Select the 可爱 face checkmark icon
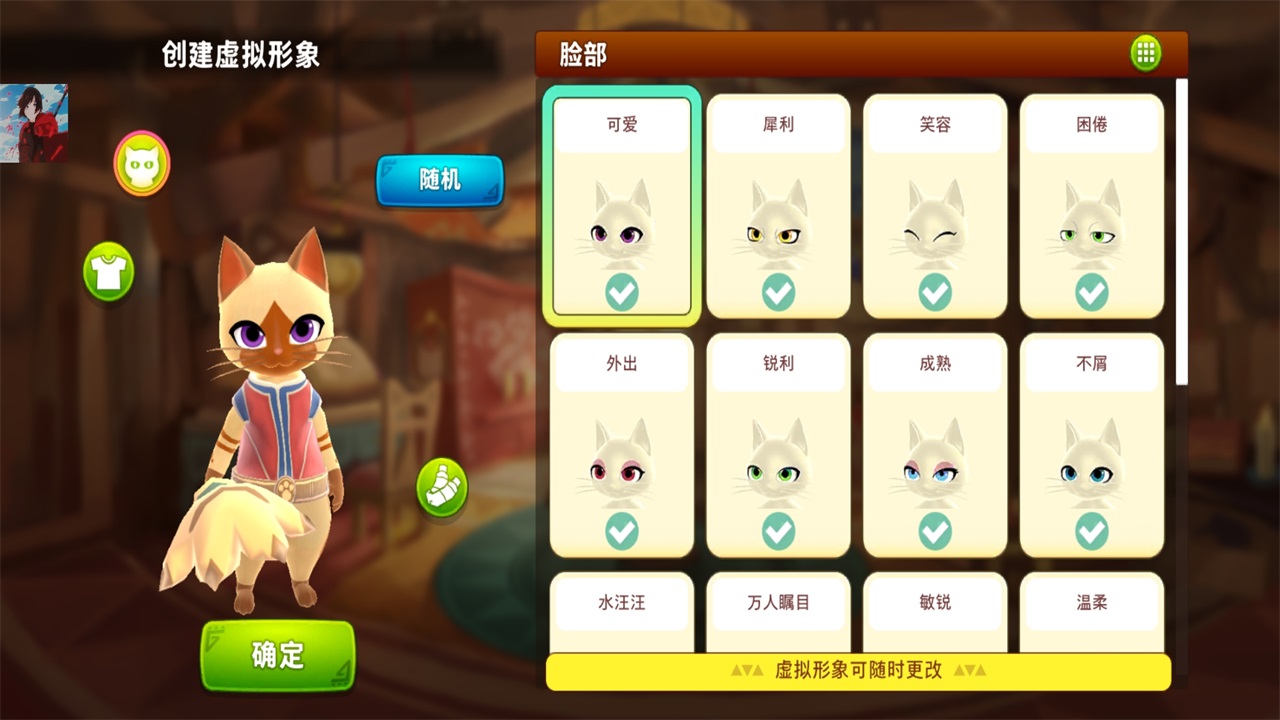 tap(621, 292)
